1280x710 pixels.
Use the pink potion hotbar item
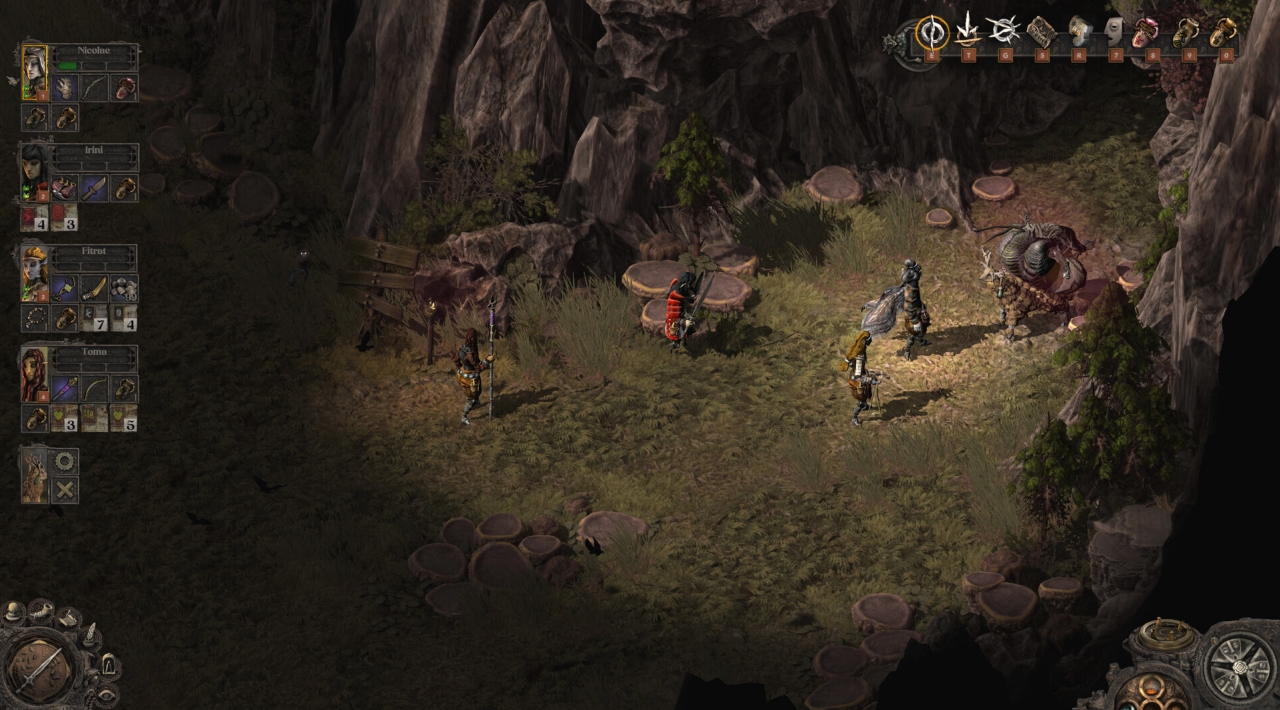coord(1146,32)
